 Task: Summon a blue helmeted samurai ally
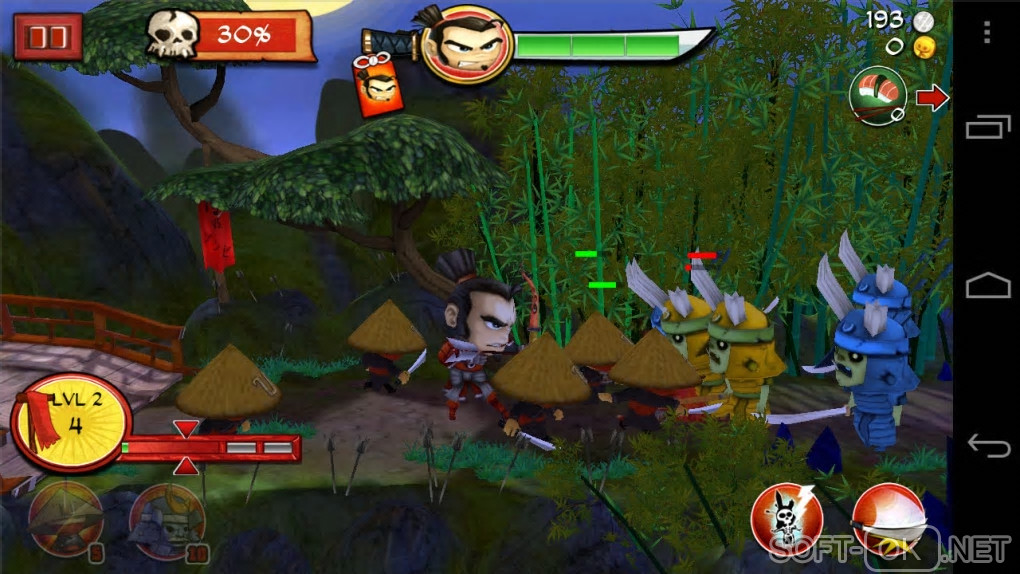pyautogui.click(x=166, y=519)
